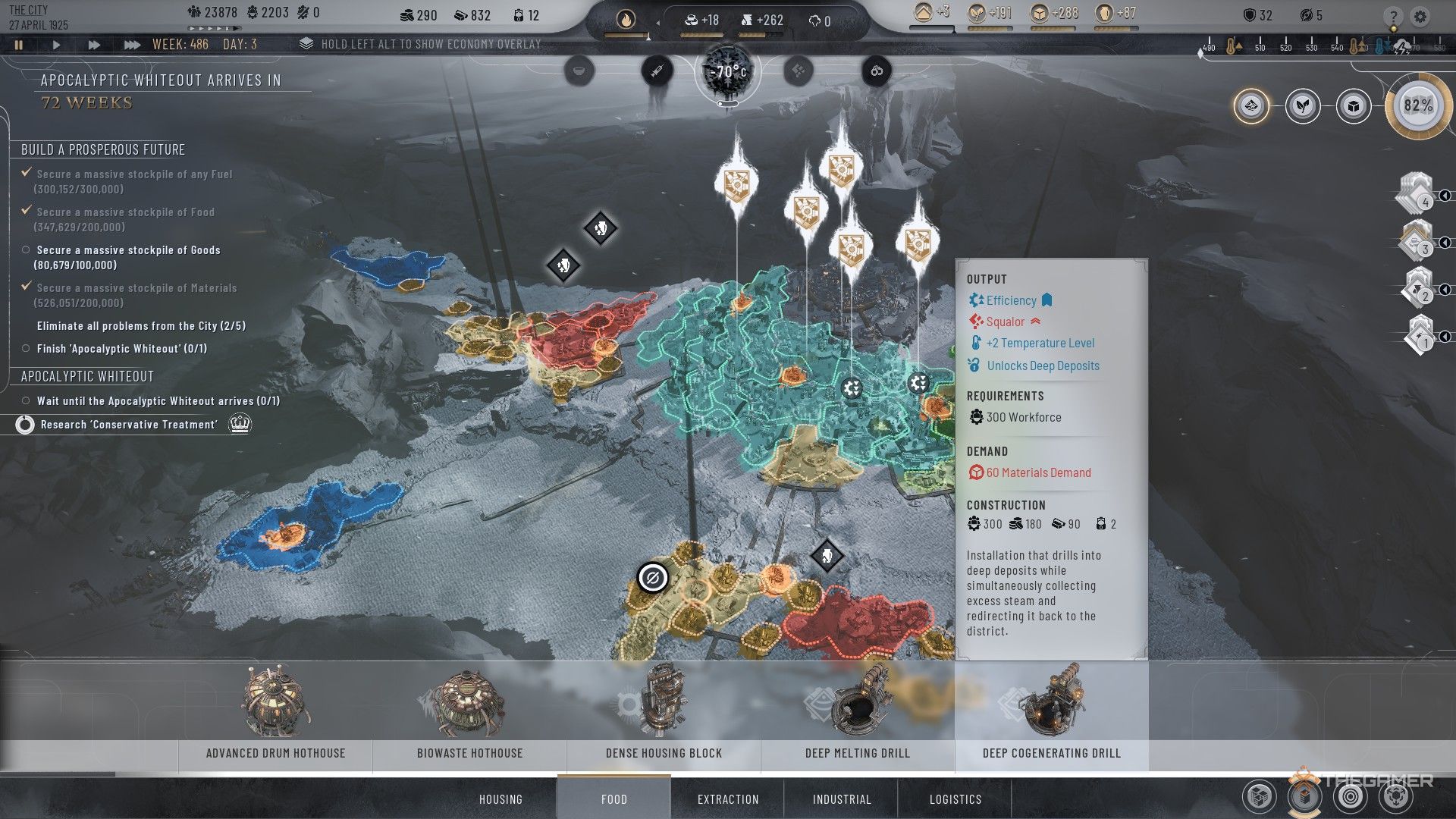Click the 82% trust gauge

1418,106
